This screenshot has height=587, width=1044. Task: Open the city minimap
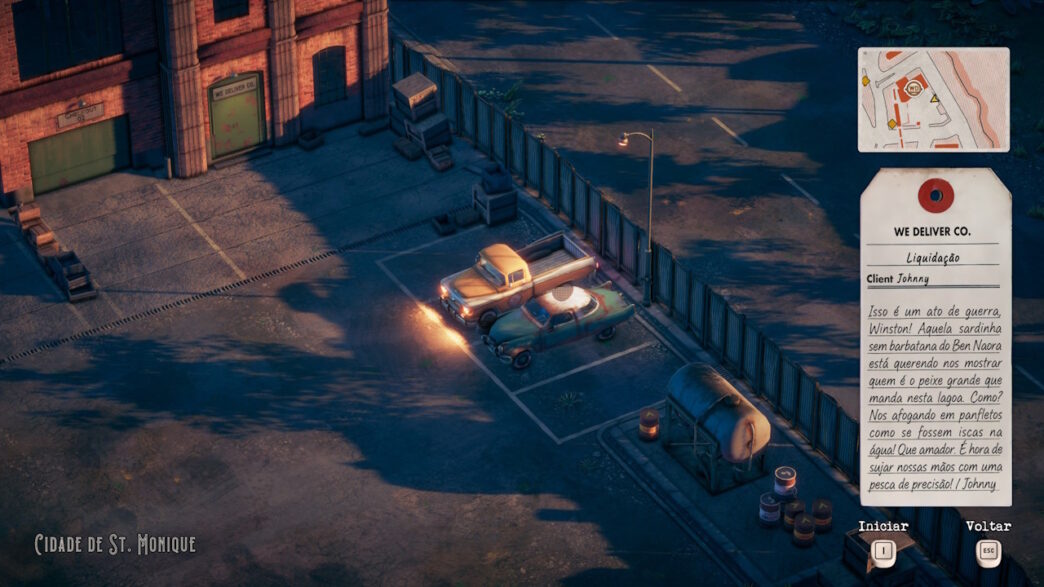[933, 99]
